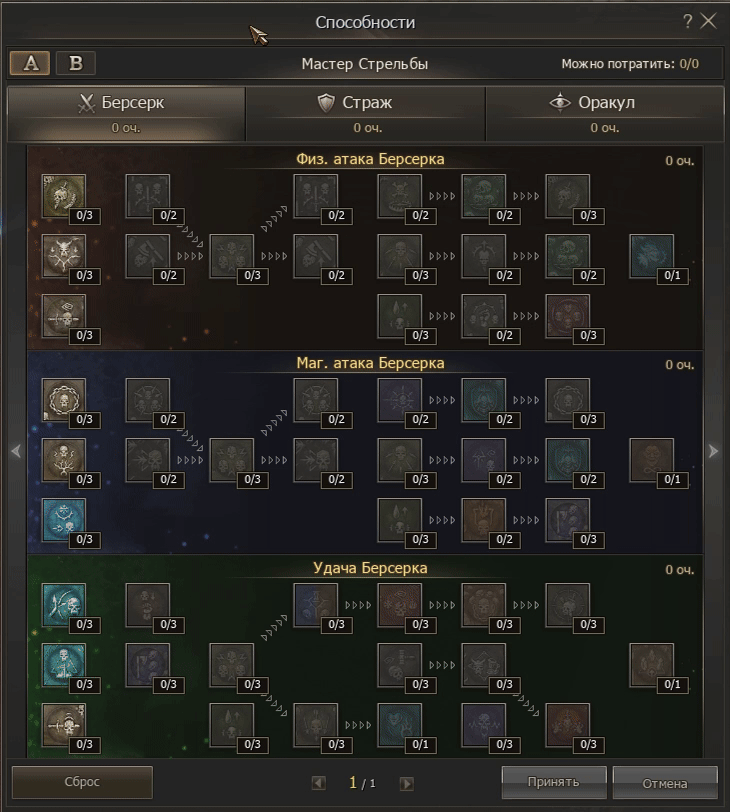
Task: Open the Страж tab
Action: (x=365, y=113)
